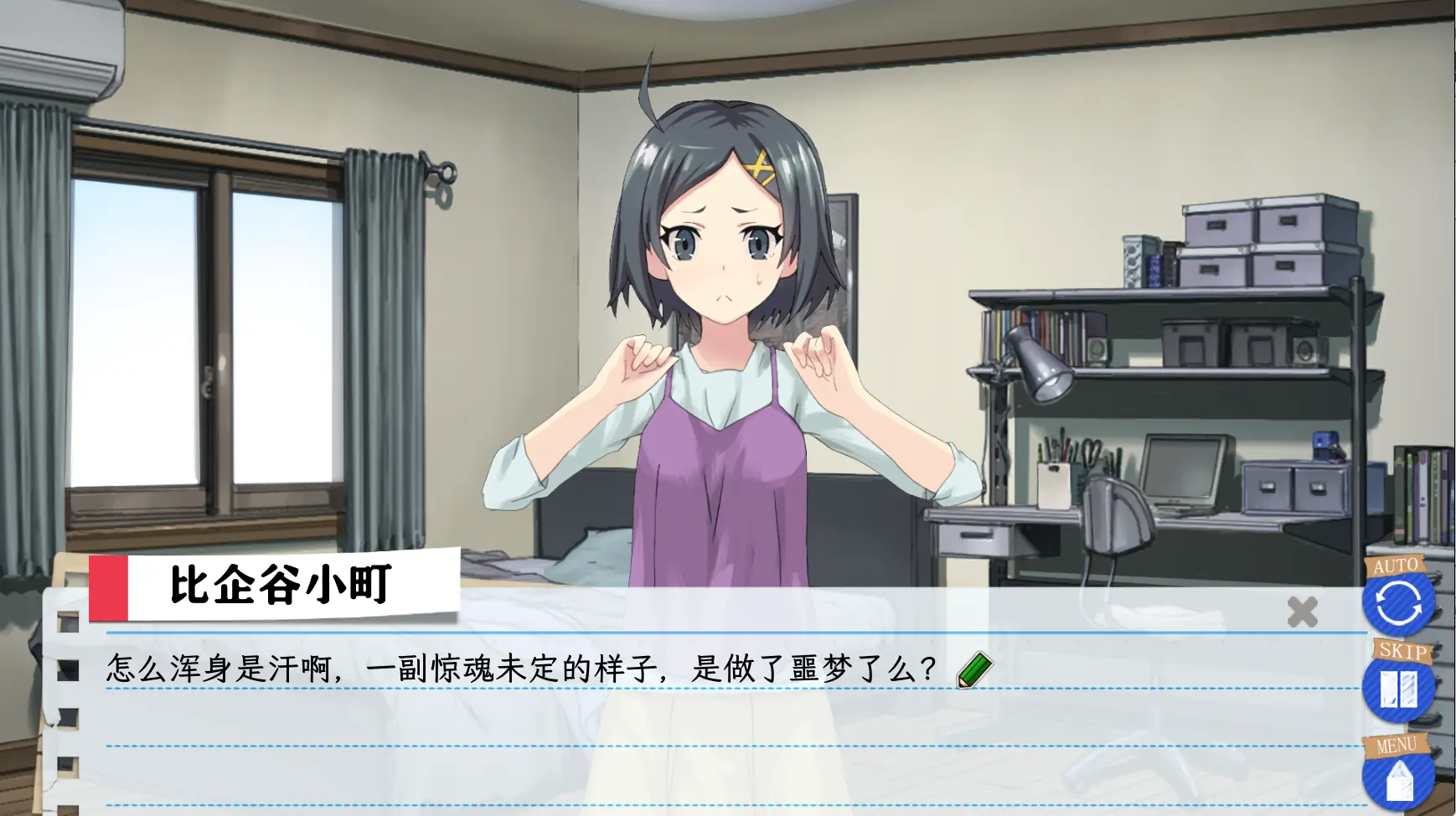Advance dialogue via green pencil indicator

(973, 670)
